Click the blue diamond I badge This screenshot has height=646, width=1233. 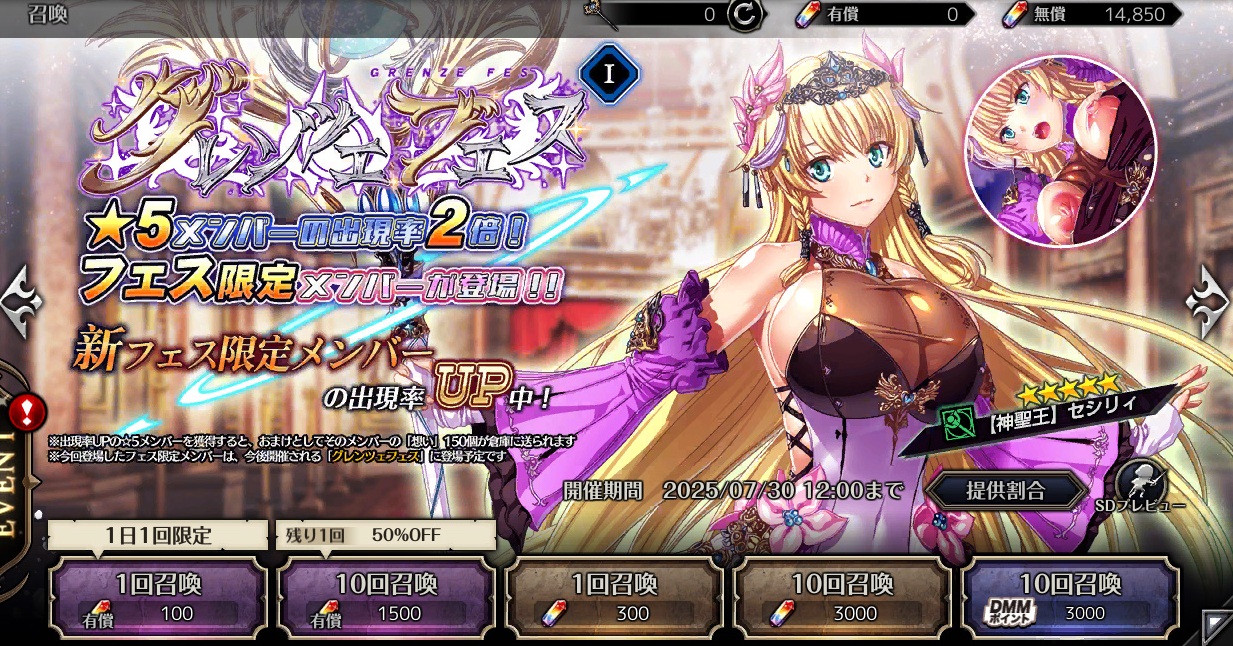coord(610,75)
